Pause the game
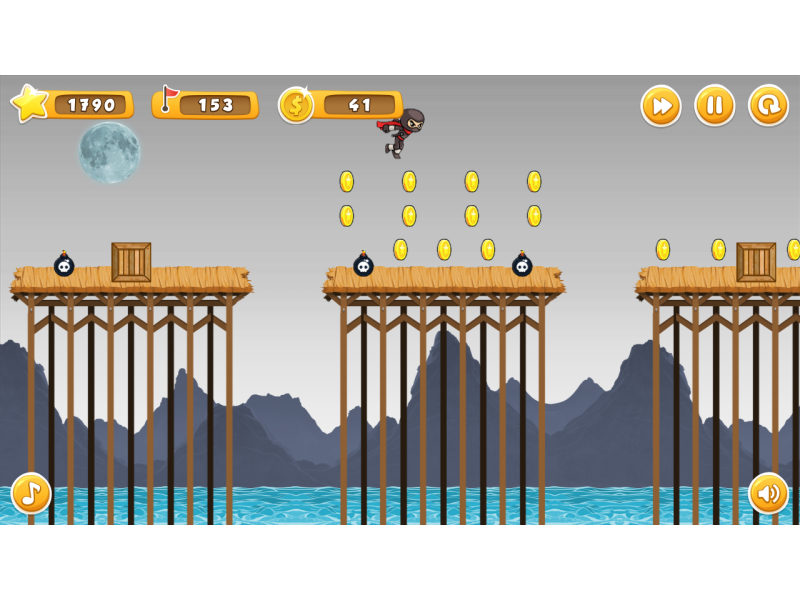Screen dimensions: 800x600 (x=715, y=105)
